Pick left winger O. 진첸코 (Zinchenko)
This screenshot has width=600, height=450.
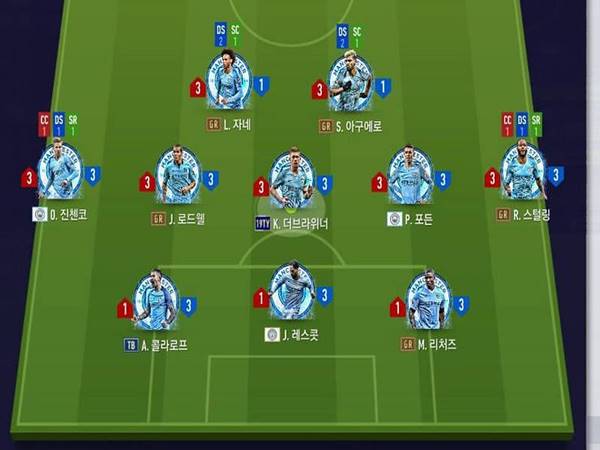click(x=59, y=172)
